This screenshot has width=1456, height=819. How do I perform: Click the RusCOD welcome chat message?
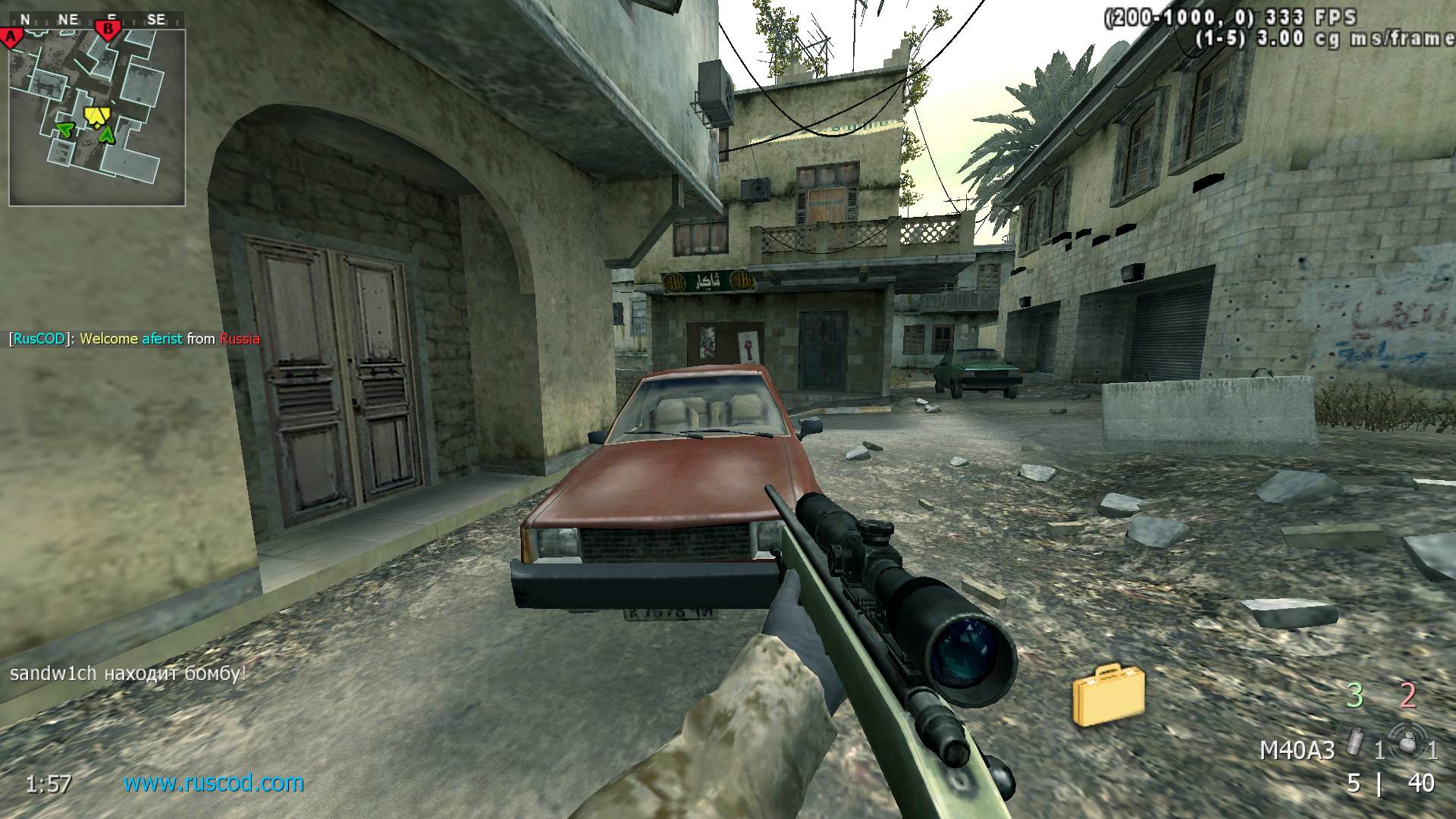134,339
